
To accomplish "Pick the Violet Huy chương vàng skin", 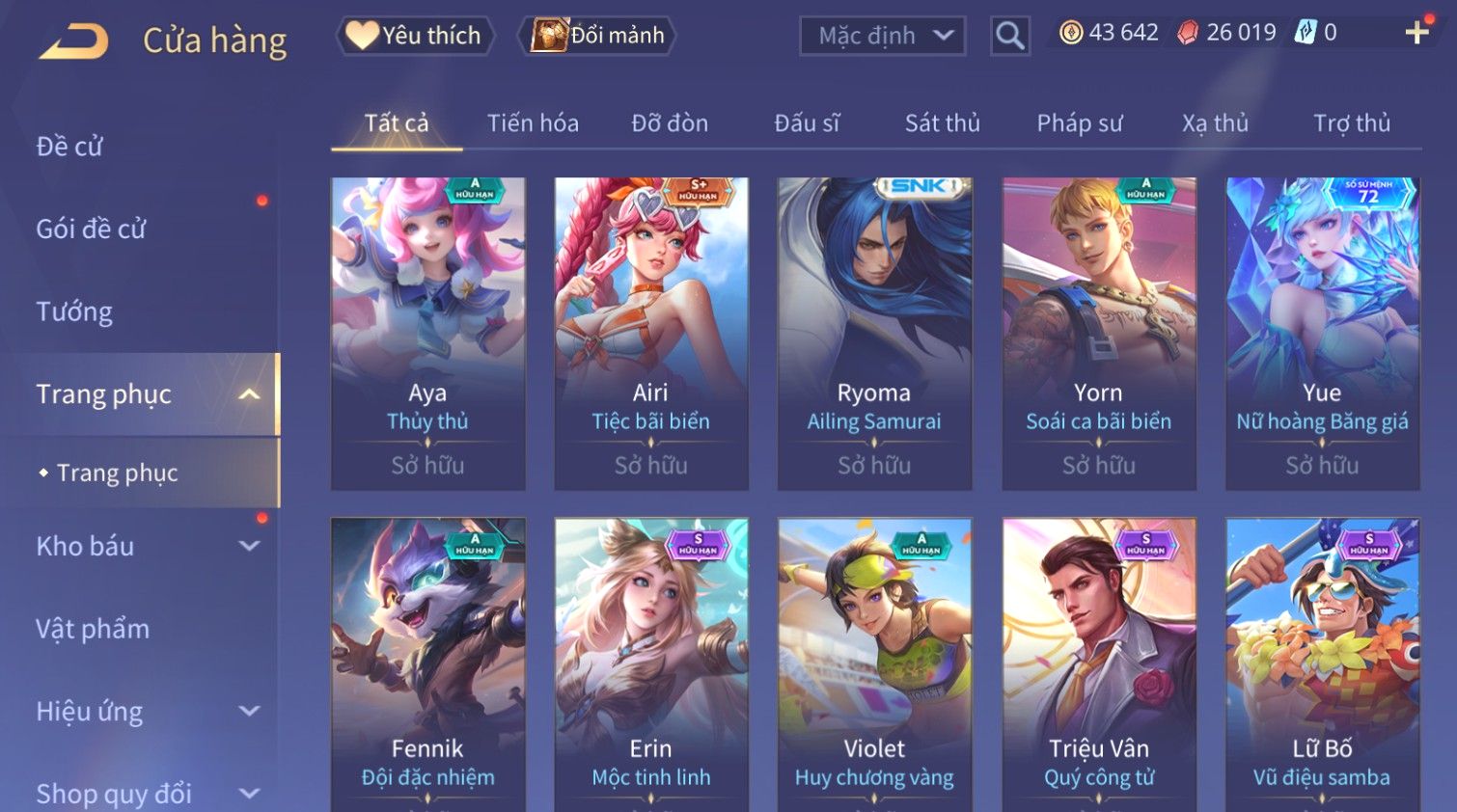I will point(874,665).
